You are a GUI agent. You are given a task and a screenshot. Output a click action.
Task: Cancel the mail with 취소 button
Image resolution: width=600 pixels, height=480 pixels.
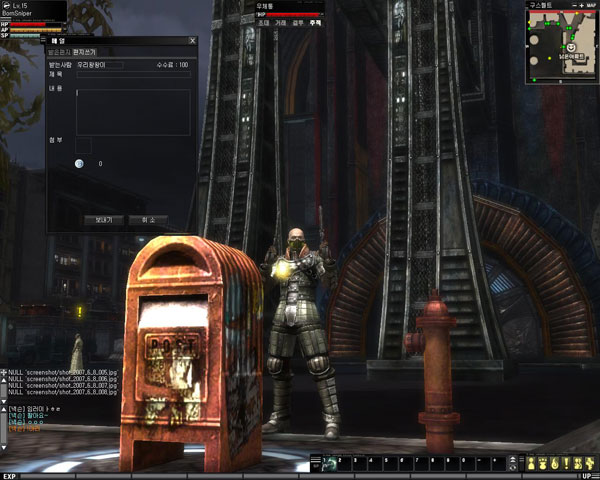[147, 218]
